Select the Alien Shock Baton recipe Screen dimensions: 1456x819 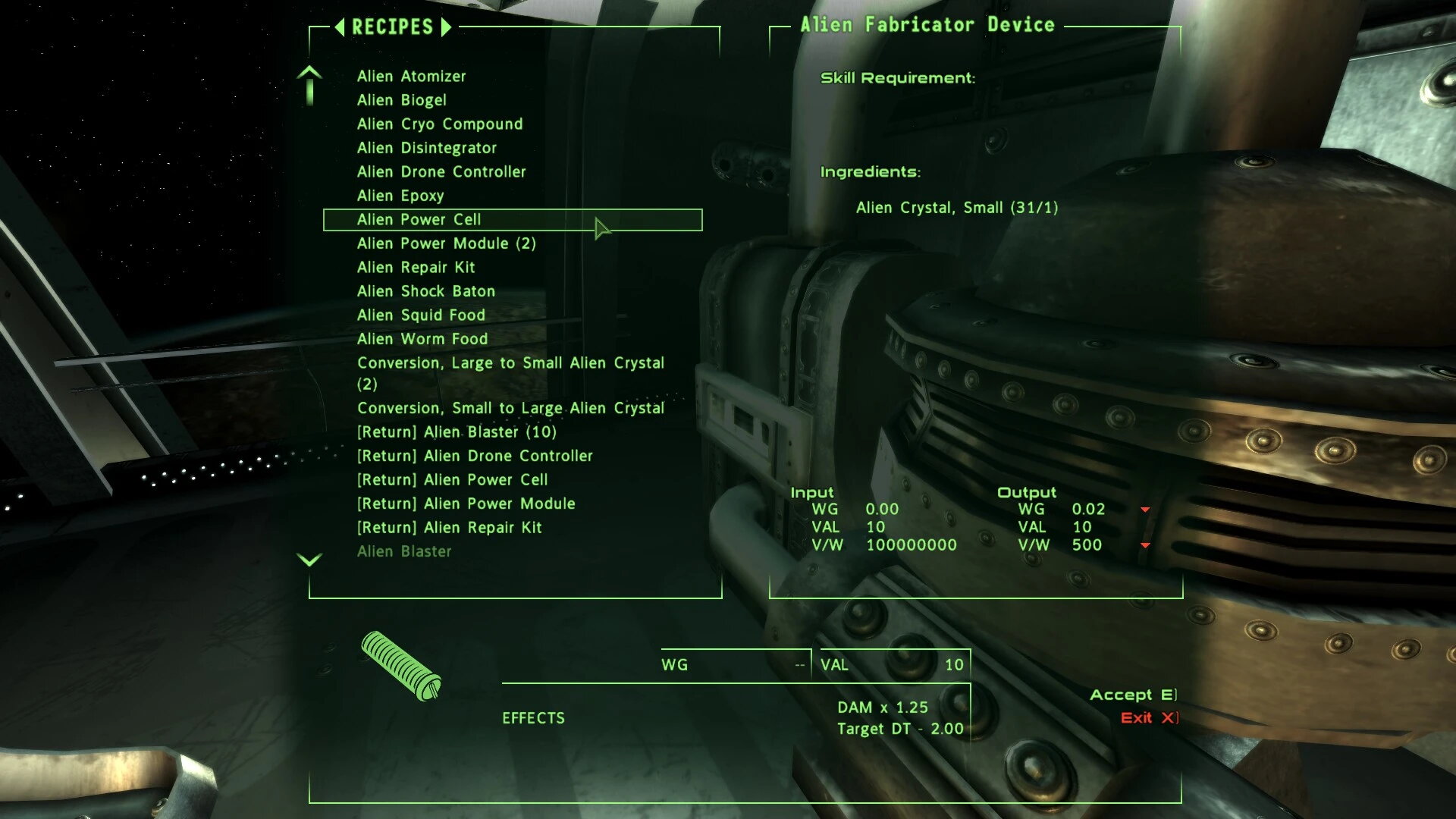tap(426, 290)
